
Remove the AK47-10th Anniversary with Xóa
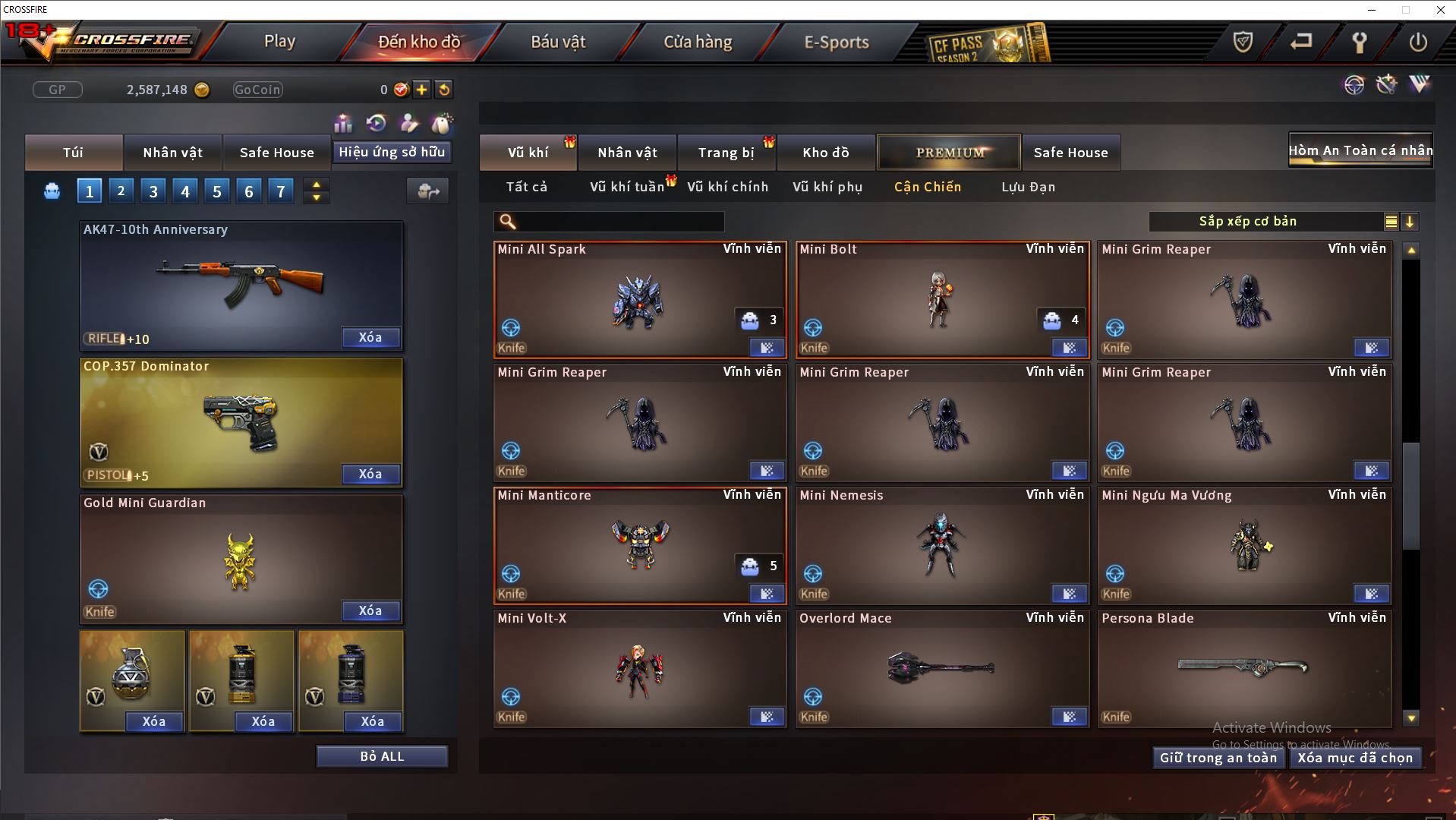click(x=370, y=338)
